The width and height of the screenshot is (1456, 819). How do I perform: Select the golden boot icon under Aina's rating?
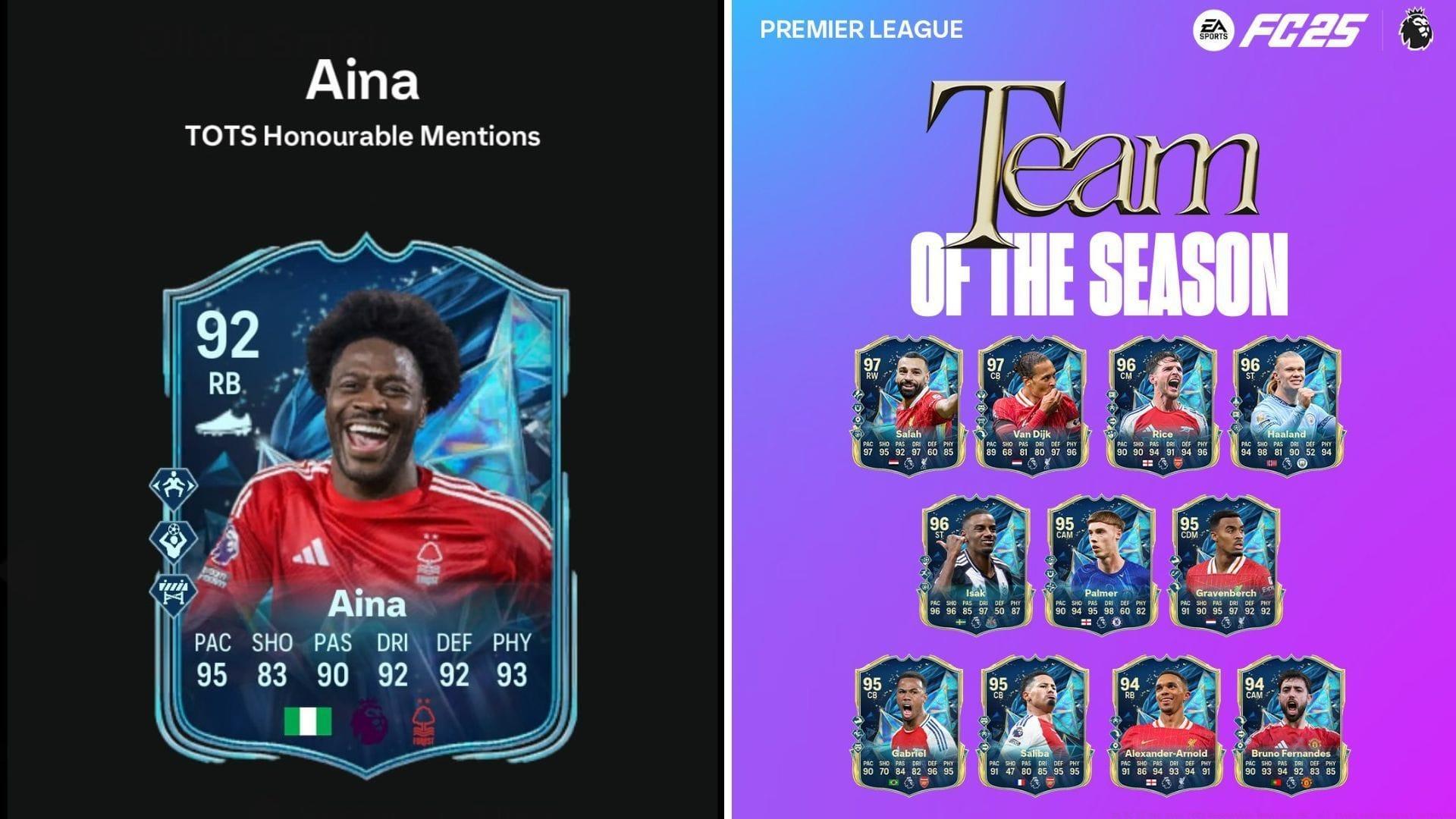click(224, 422)
